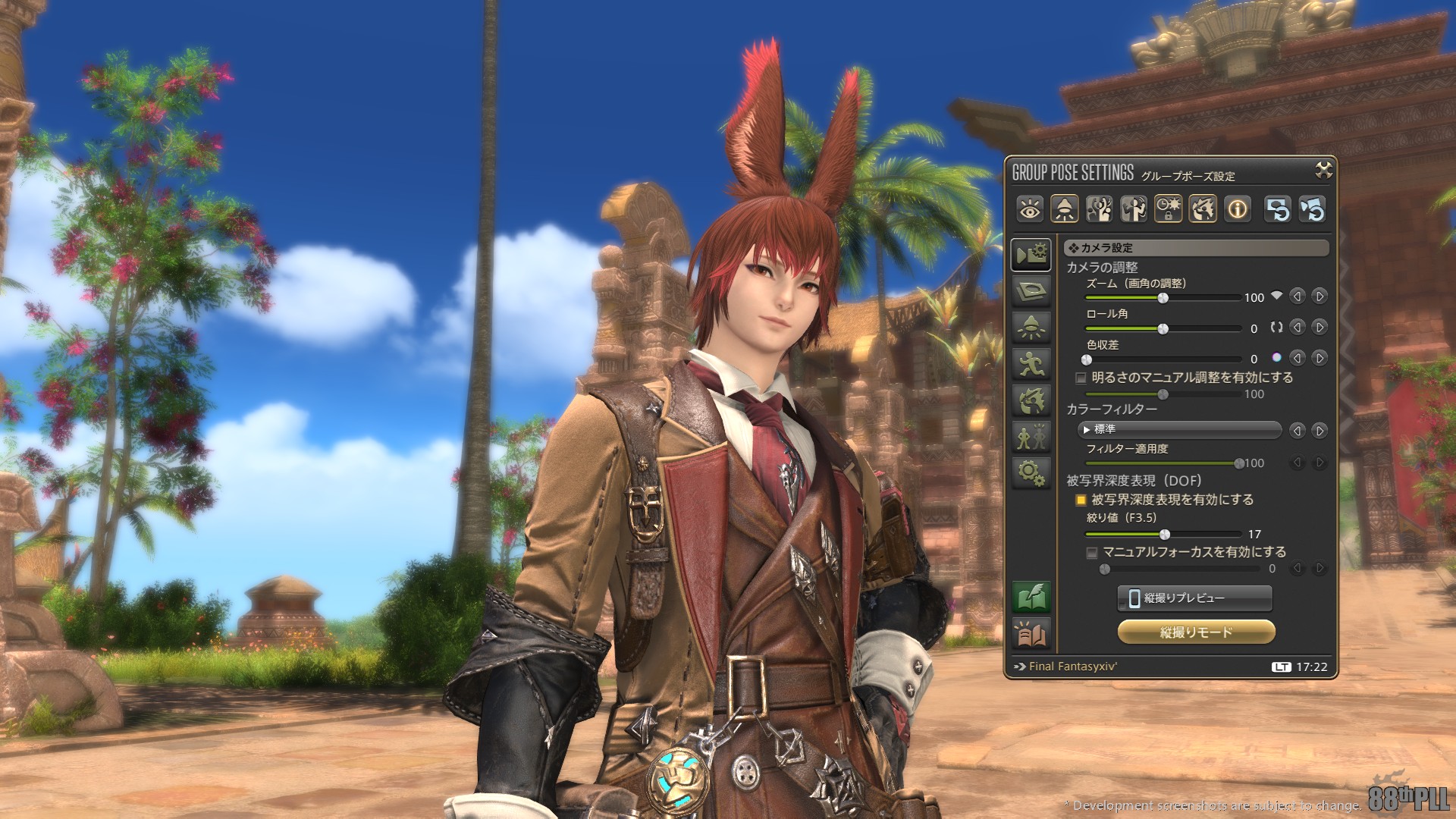Adjust the 絞り値 aperture slider
1456x819 pixels.
coord(1165,535)
